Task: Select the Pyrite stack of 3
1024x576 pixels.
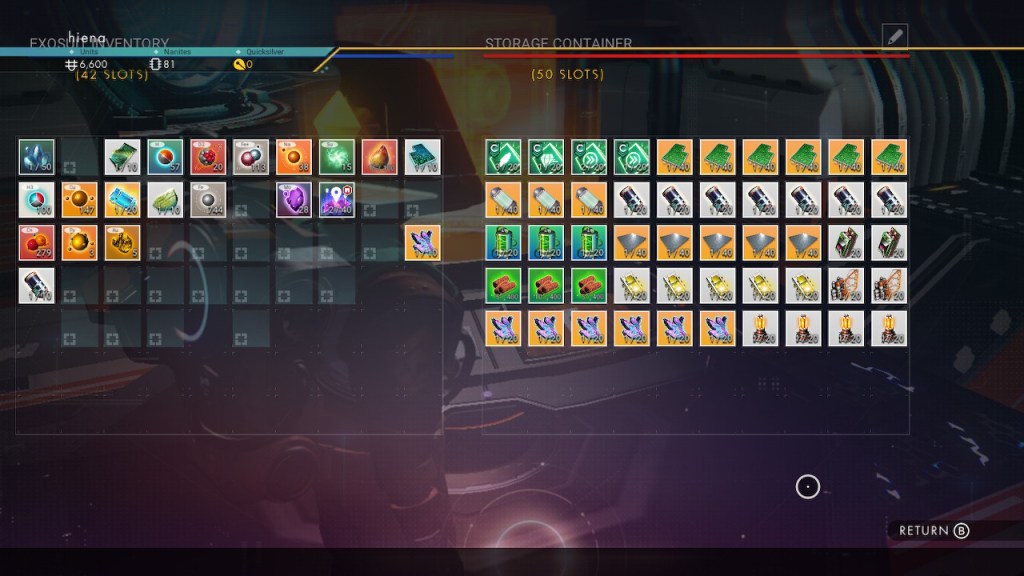Action: [79, 242]
